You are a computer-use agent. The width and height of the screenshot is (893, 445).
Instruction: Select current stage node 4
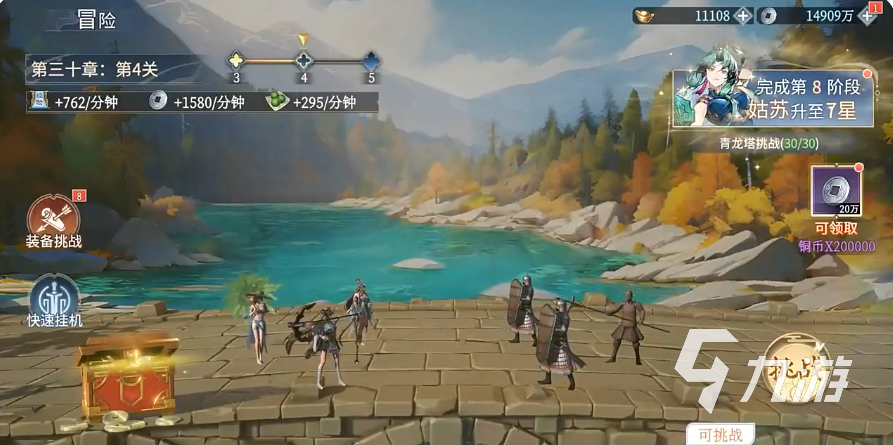coord(304,60)
